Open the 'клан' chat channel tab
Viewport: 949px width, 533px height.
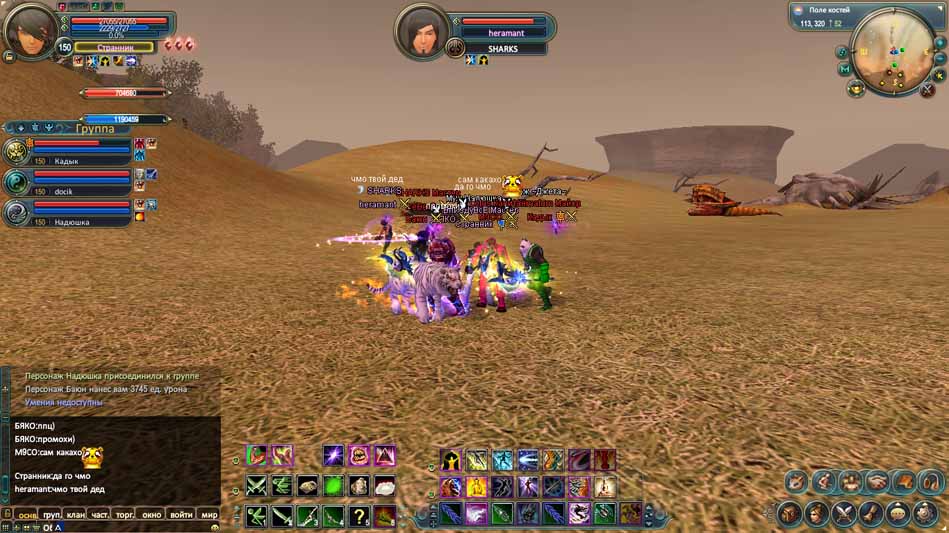[x=75, y=515]
